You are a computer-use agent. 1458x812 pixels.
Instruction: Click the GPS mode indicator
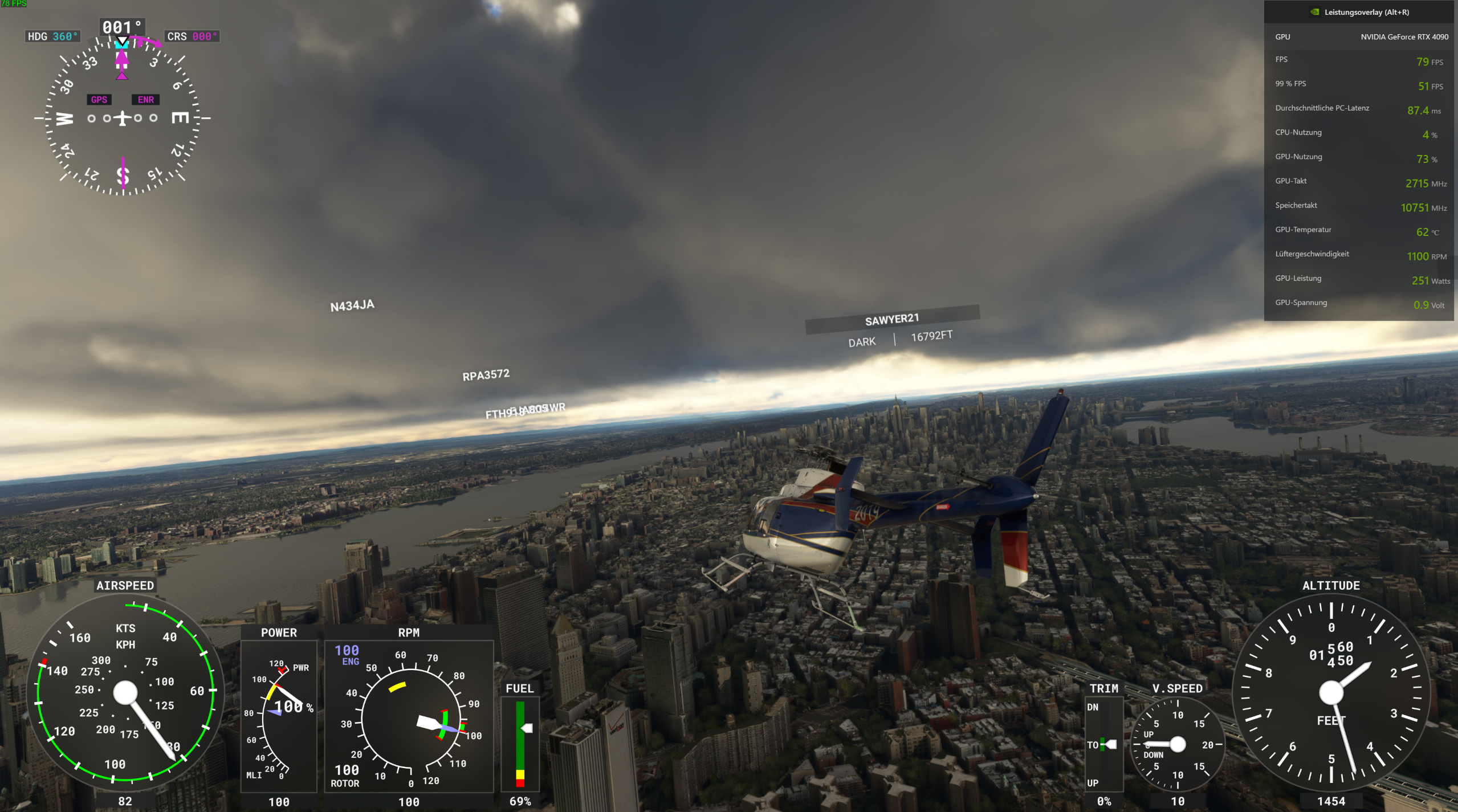pyautogui.click(x=99, y=99)
